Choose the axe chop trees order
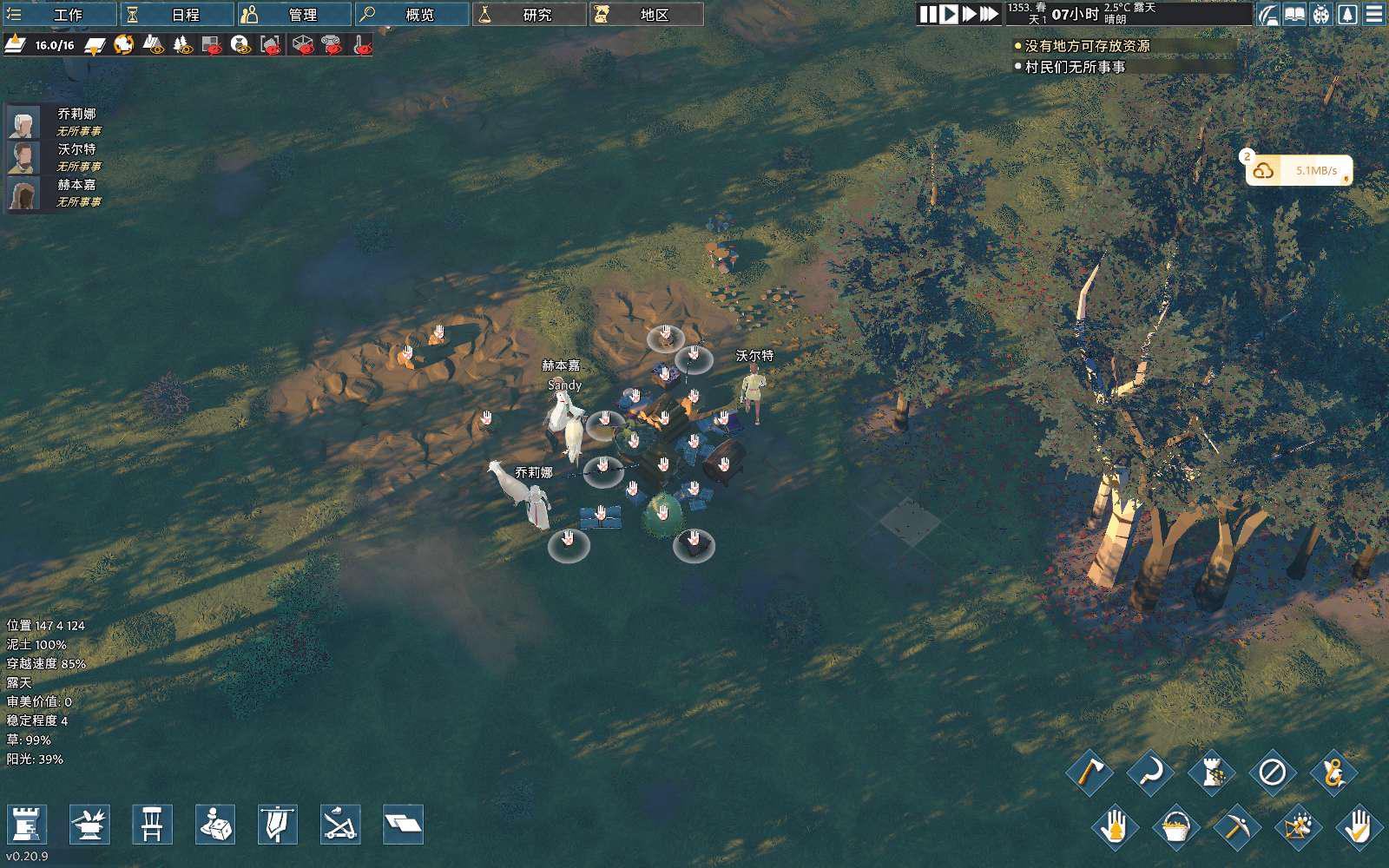This screenshot has height=868, width=1389. coord(1089,772)
